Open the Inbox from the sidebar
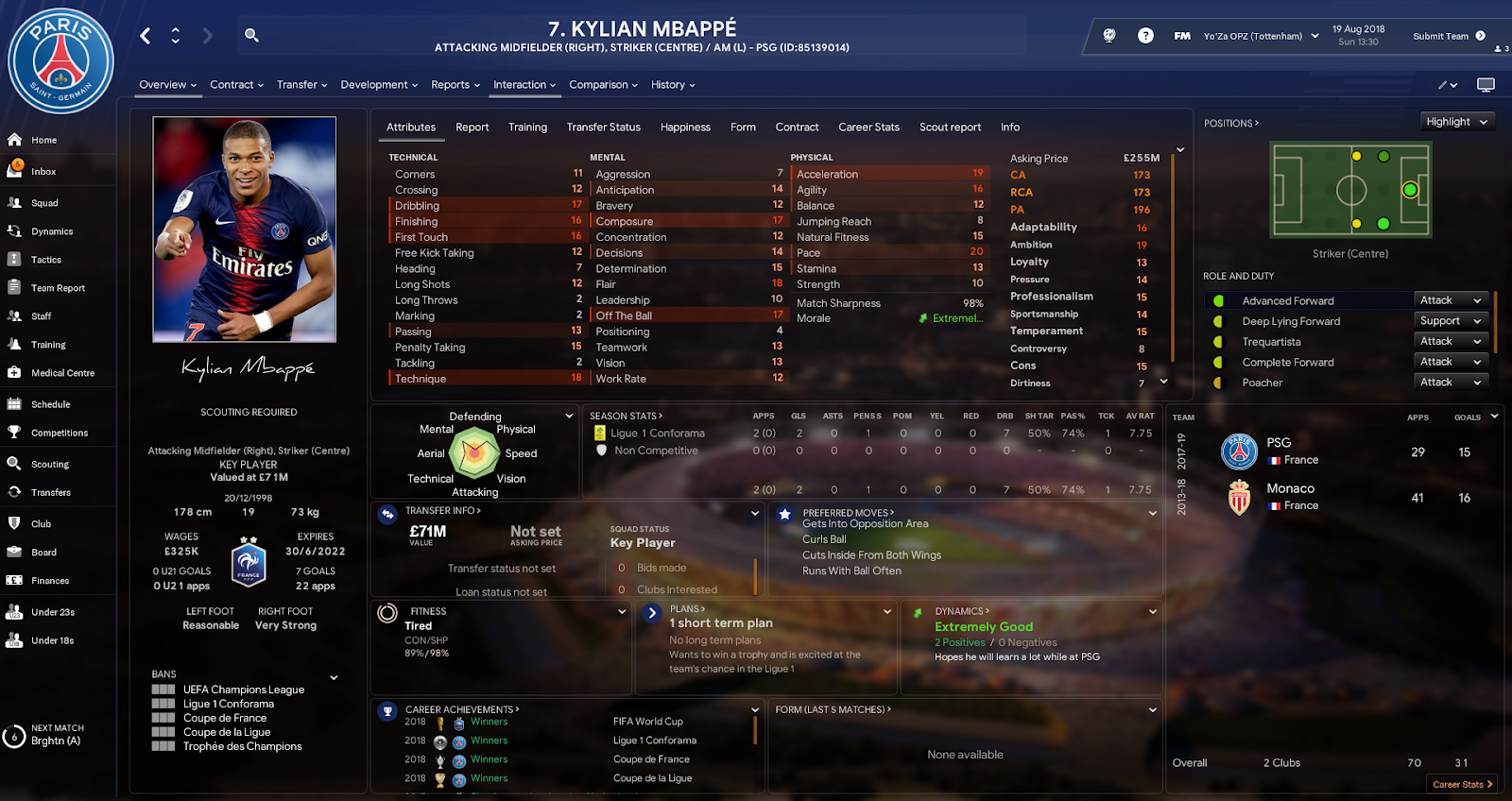1512x801 pixels. [x=45, y=171]
